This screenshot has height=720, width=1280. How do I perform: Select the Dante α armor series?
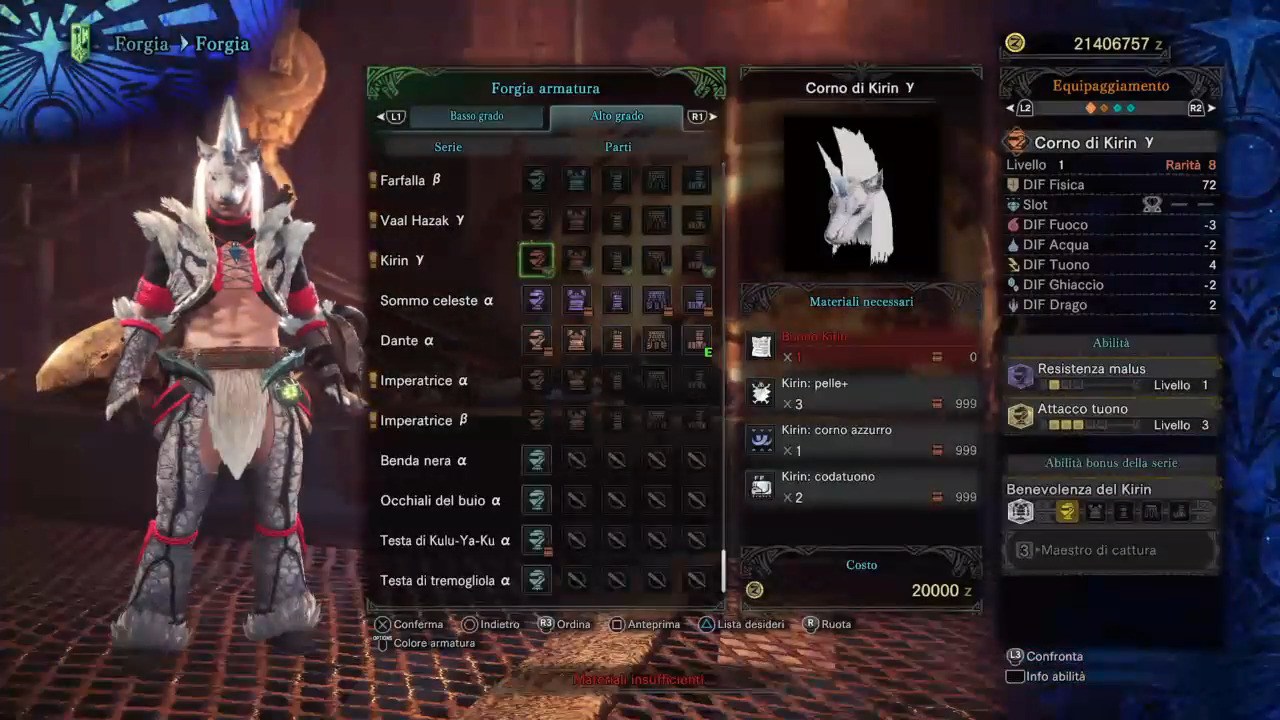tap(406, 341)
